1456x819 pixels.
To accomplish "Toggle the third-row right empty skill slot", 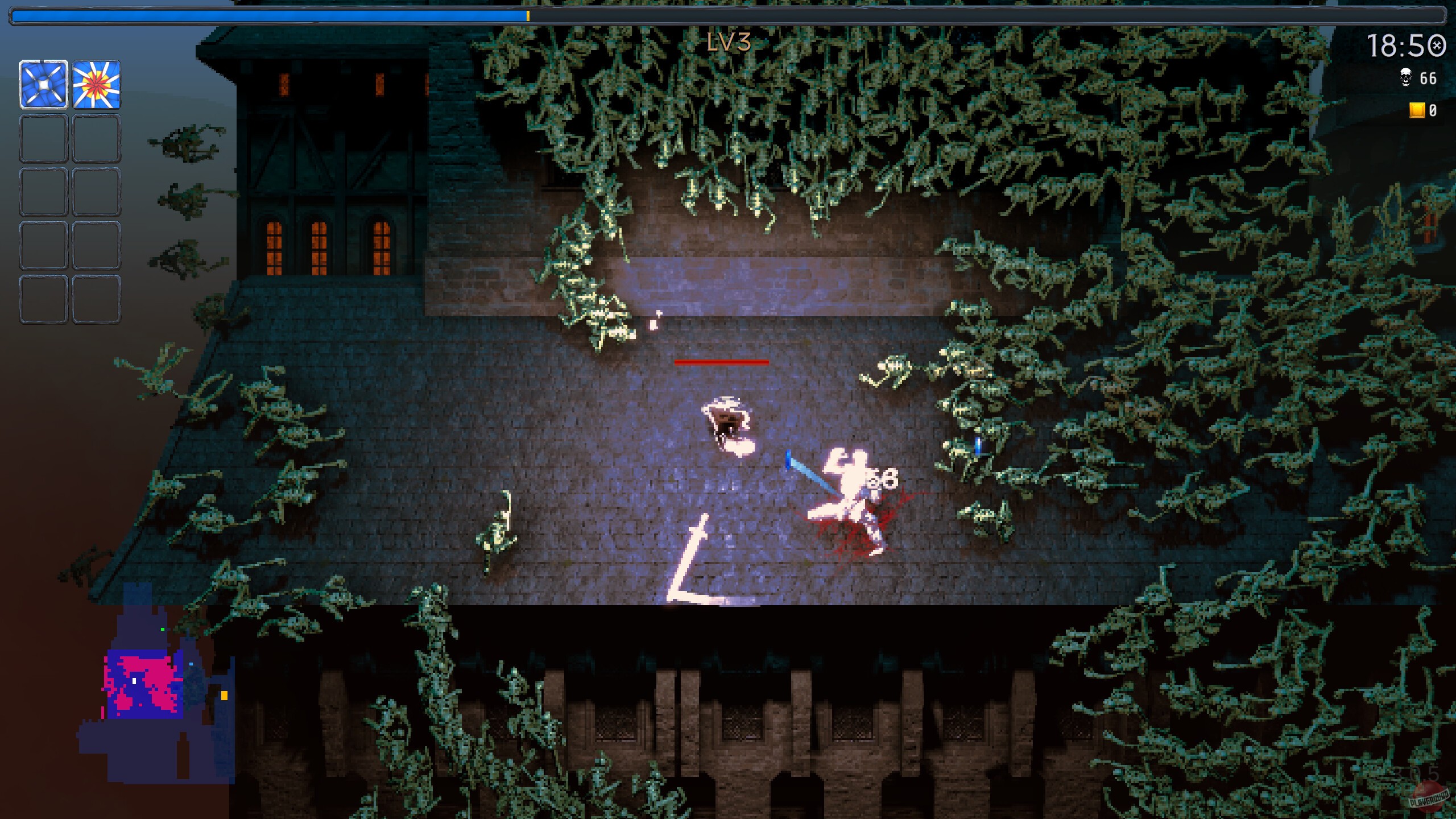I will pyautogui.click(x=96, y=192).
